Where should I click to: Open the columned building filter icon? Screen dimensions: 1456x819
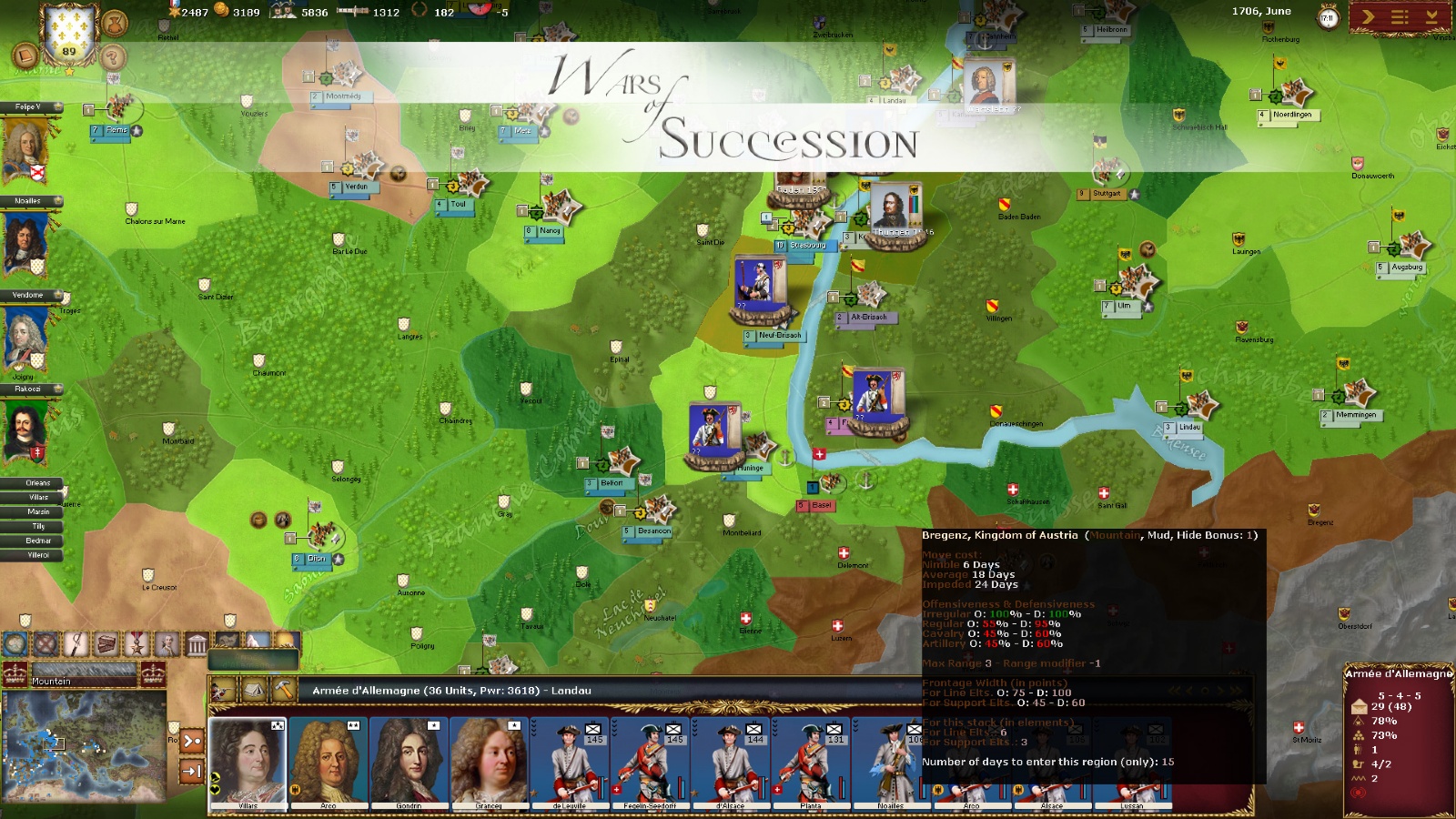pyautogui.click(x=197, y=645)
